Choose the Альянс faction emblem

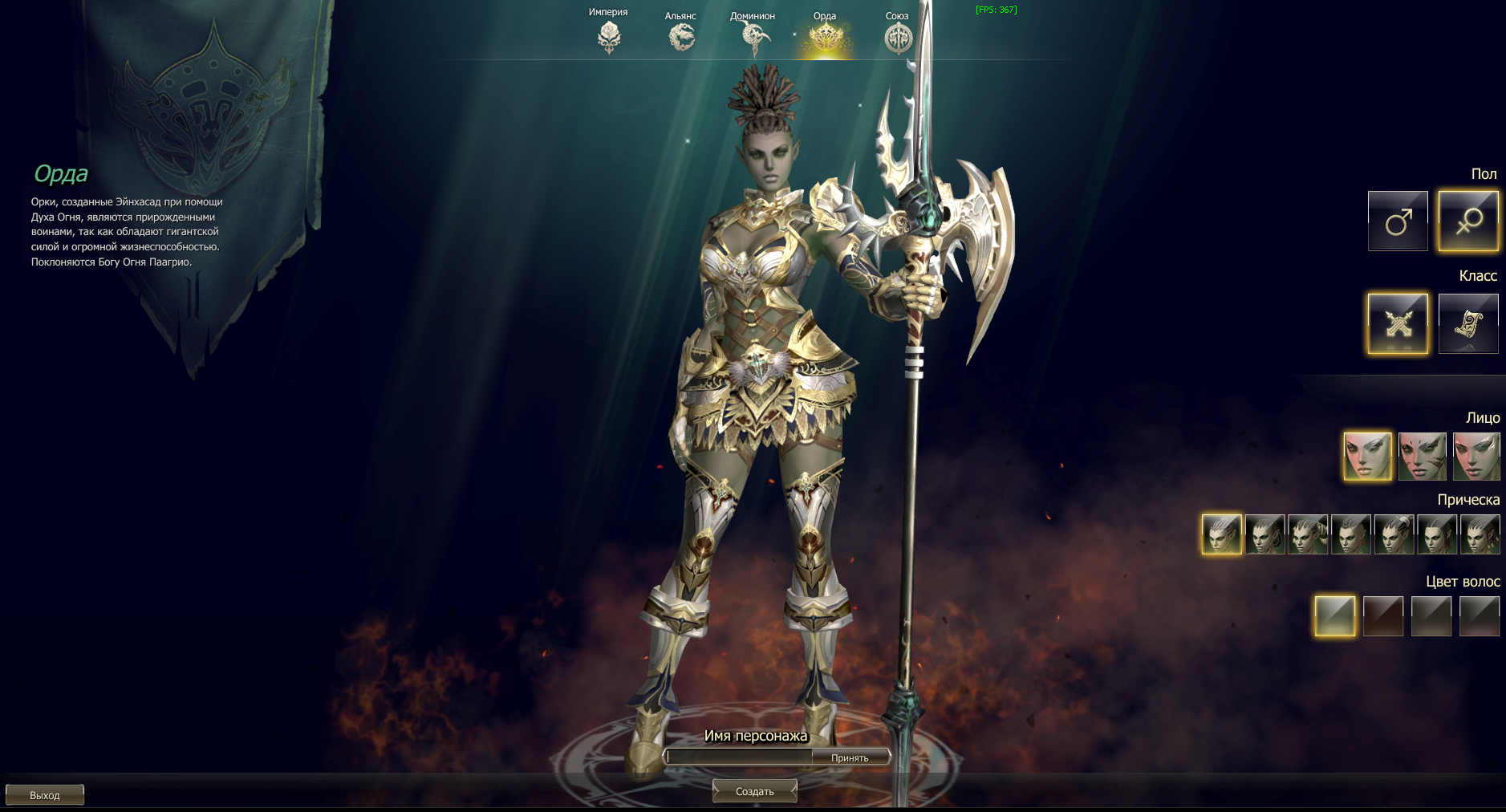tap(681, 36)
